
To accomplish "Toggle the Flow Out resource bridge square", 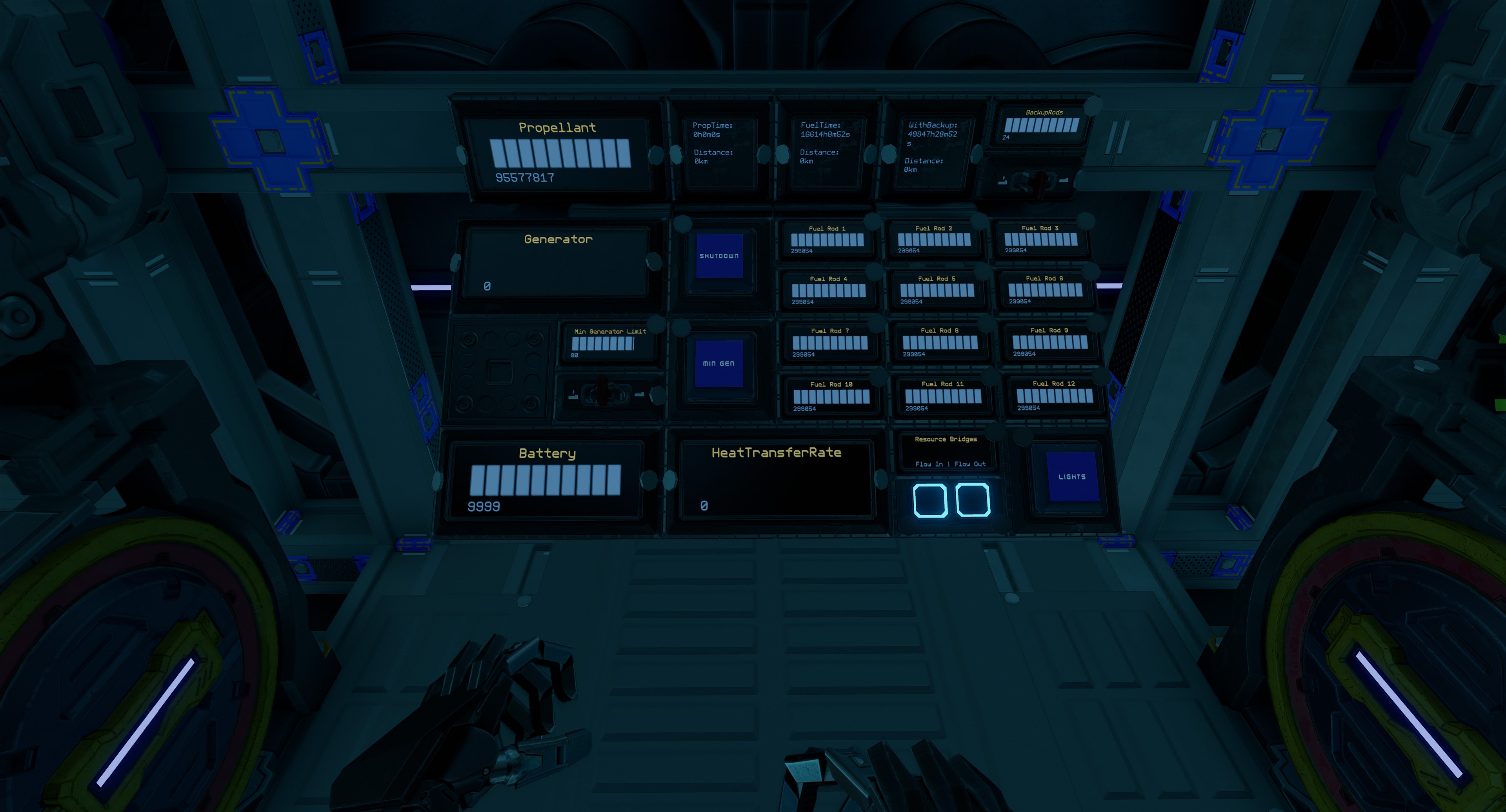I will pyautogui.click(x=973, y=500).
